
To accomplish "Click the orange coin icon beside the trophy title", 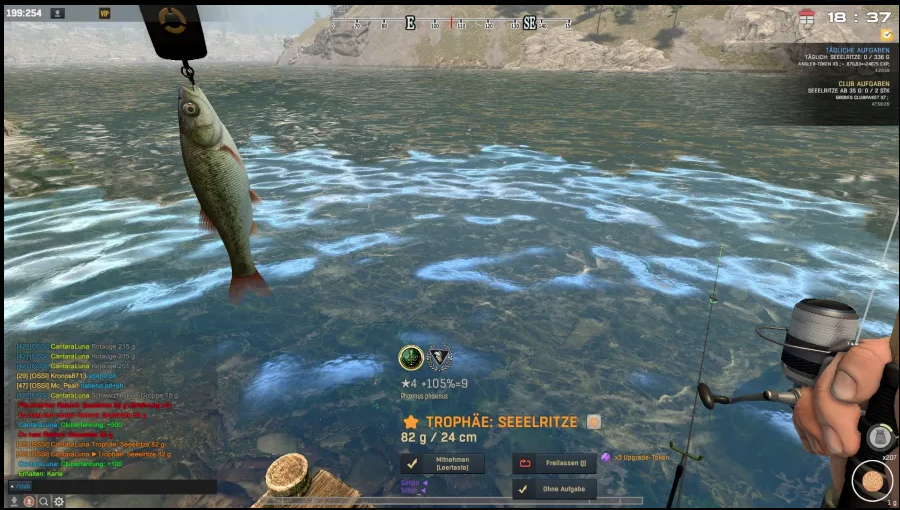I will (594, 422).
